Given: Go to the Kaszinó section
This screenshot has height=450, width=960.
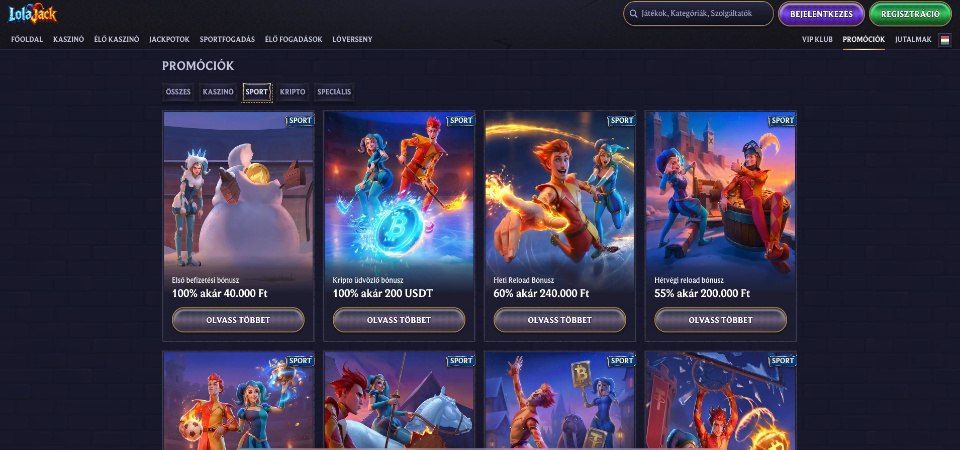Looking at the screenshot, I should coord(69,39).
